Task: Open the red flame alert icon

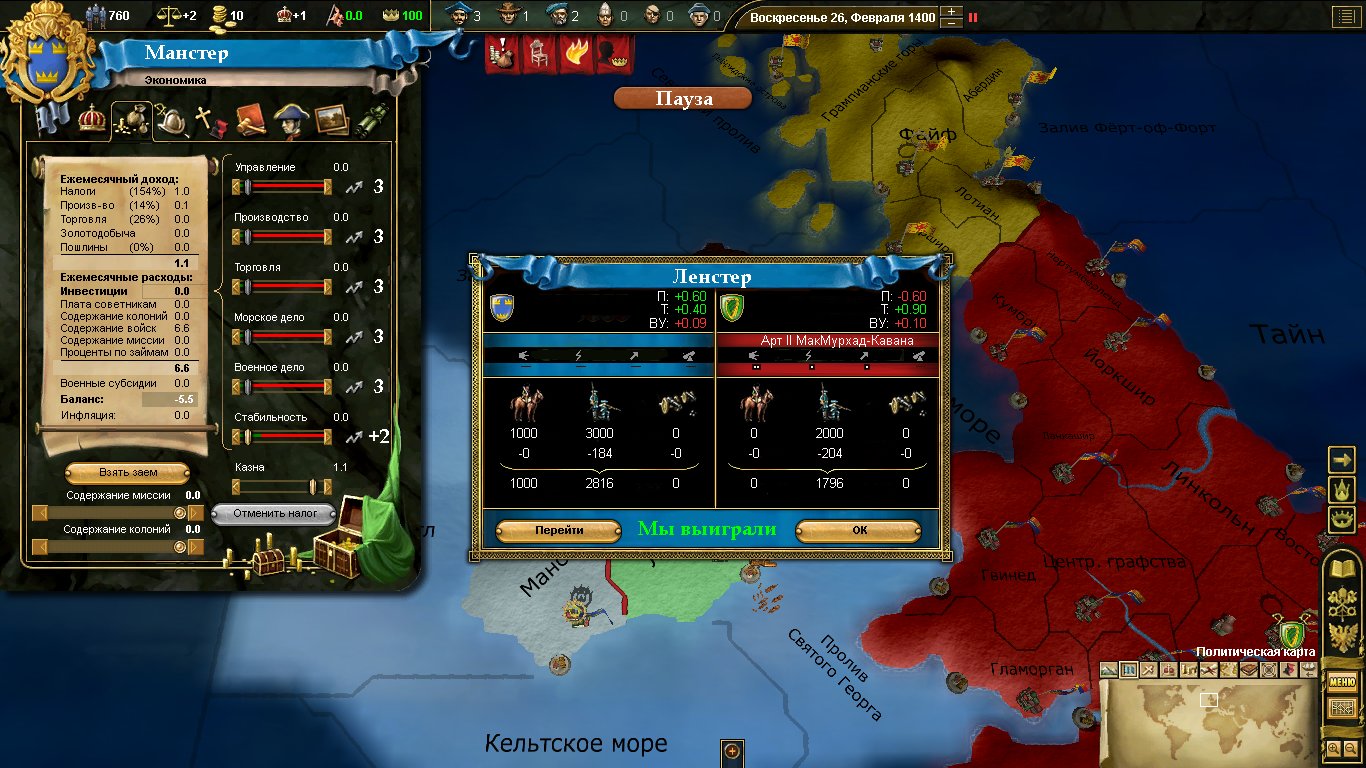Action: (575, 54)
